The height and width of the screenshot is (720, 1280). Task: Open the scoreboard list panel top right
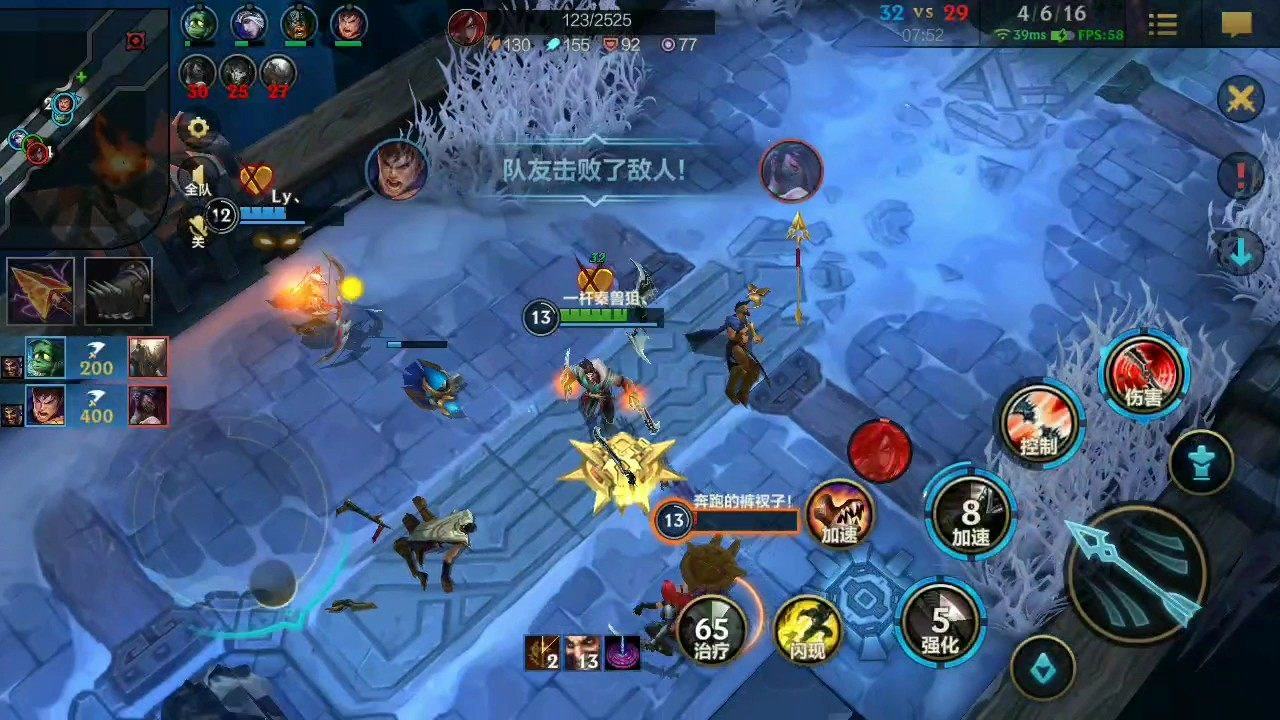tap(1163, 25)
